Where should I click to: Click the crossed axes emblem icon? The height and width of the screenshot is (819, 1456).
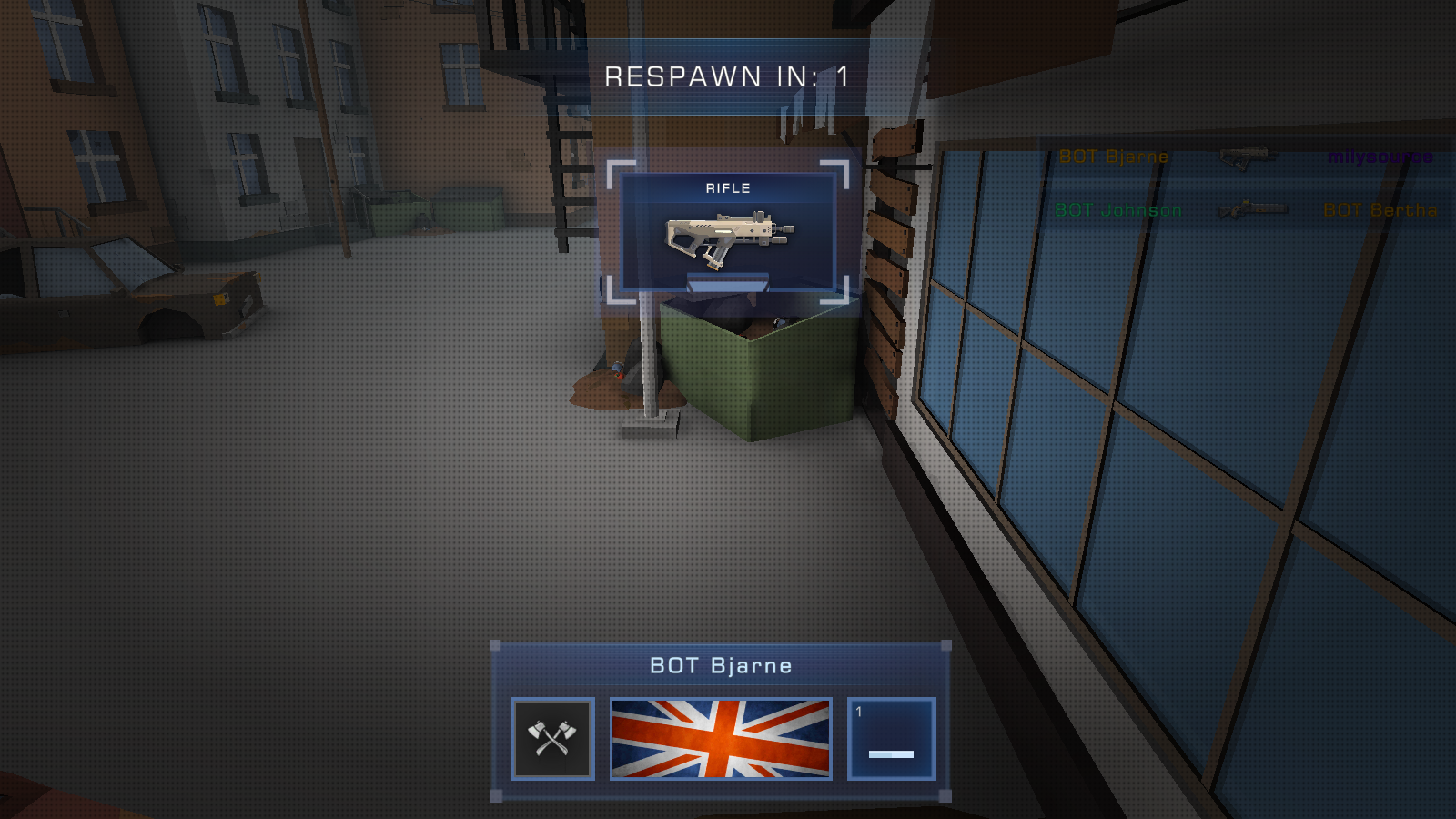coord(552,739)
